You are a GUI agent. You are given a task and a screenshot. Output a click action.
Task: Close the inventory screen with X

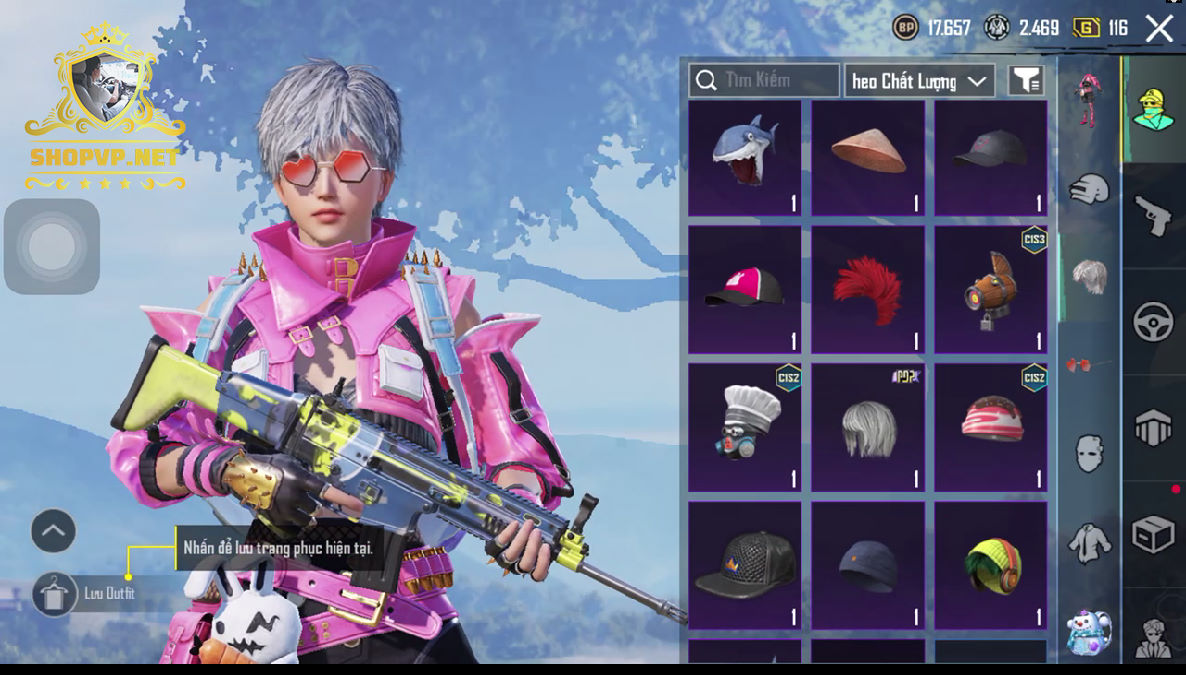[1159, 28]
